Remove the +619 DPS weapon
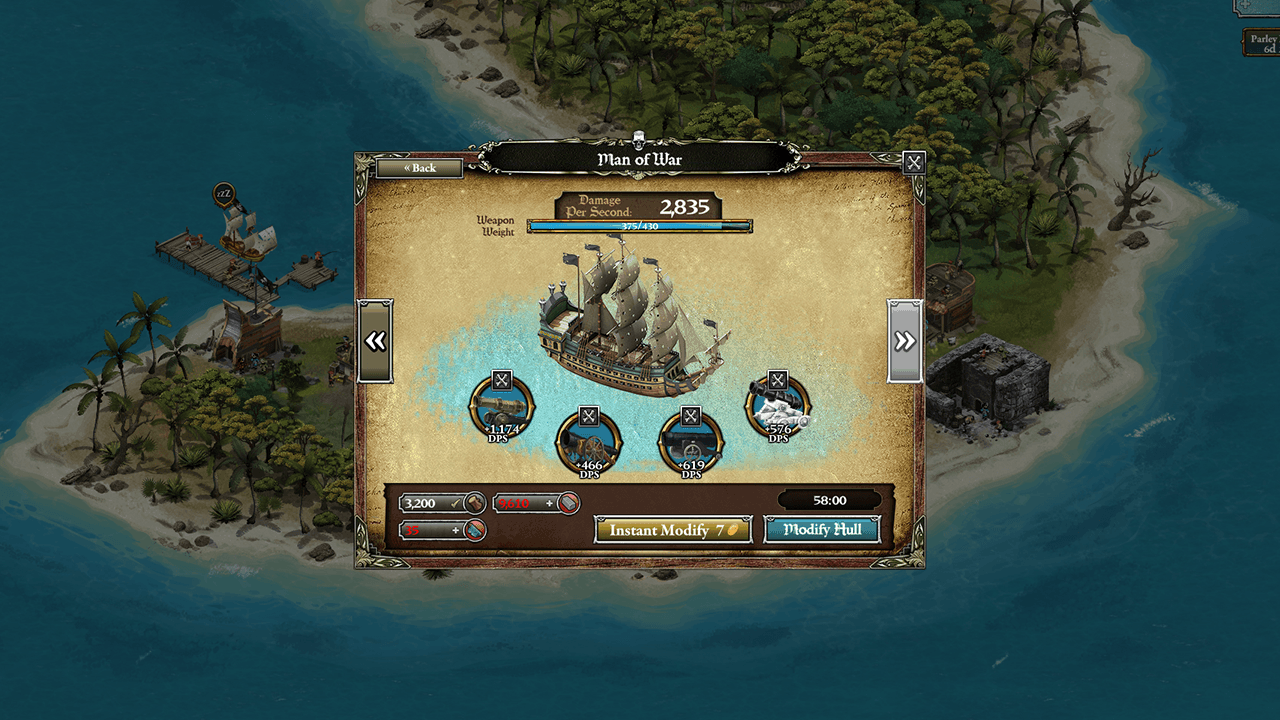 click(x=691, y=415)
